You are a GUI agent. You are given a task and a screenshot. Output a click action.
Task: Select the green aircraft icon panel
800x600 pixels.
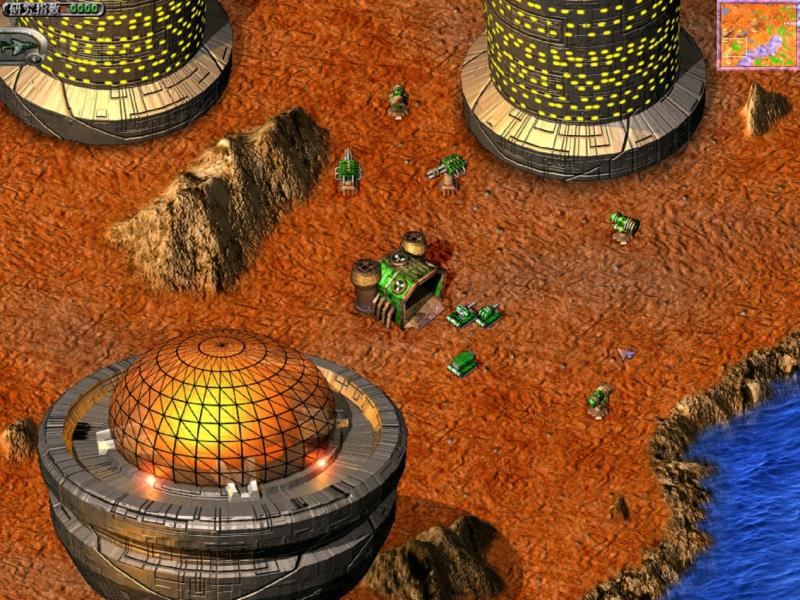(x=23, y=45)
